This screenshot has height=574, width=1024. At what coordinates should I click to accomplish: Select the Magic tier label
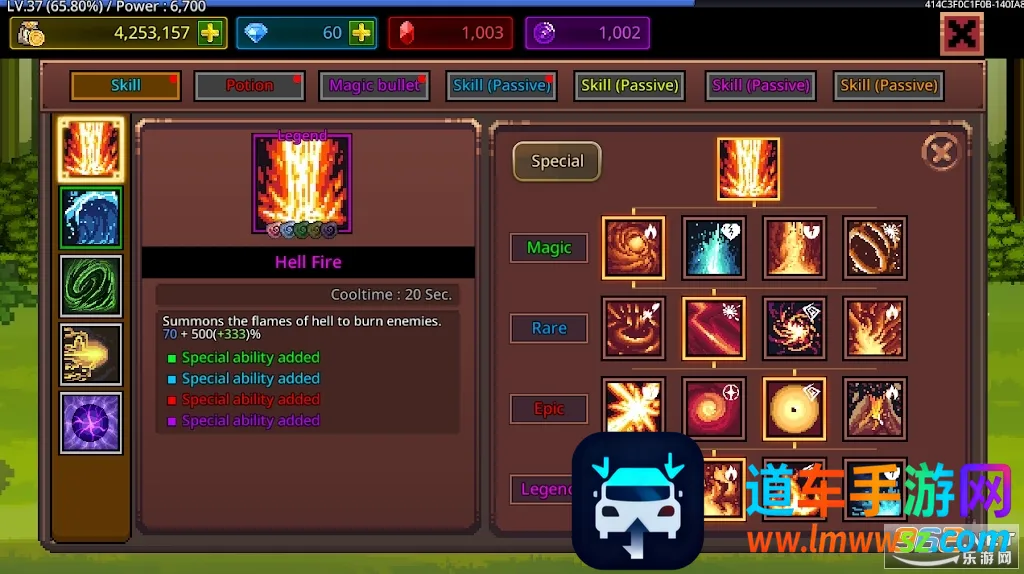coord(549,248)
